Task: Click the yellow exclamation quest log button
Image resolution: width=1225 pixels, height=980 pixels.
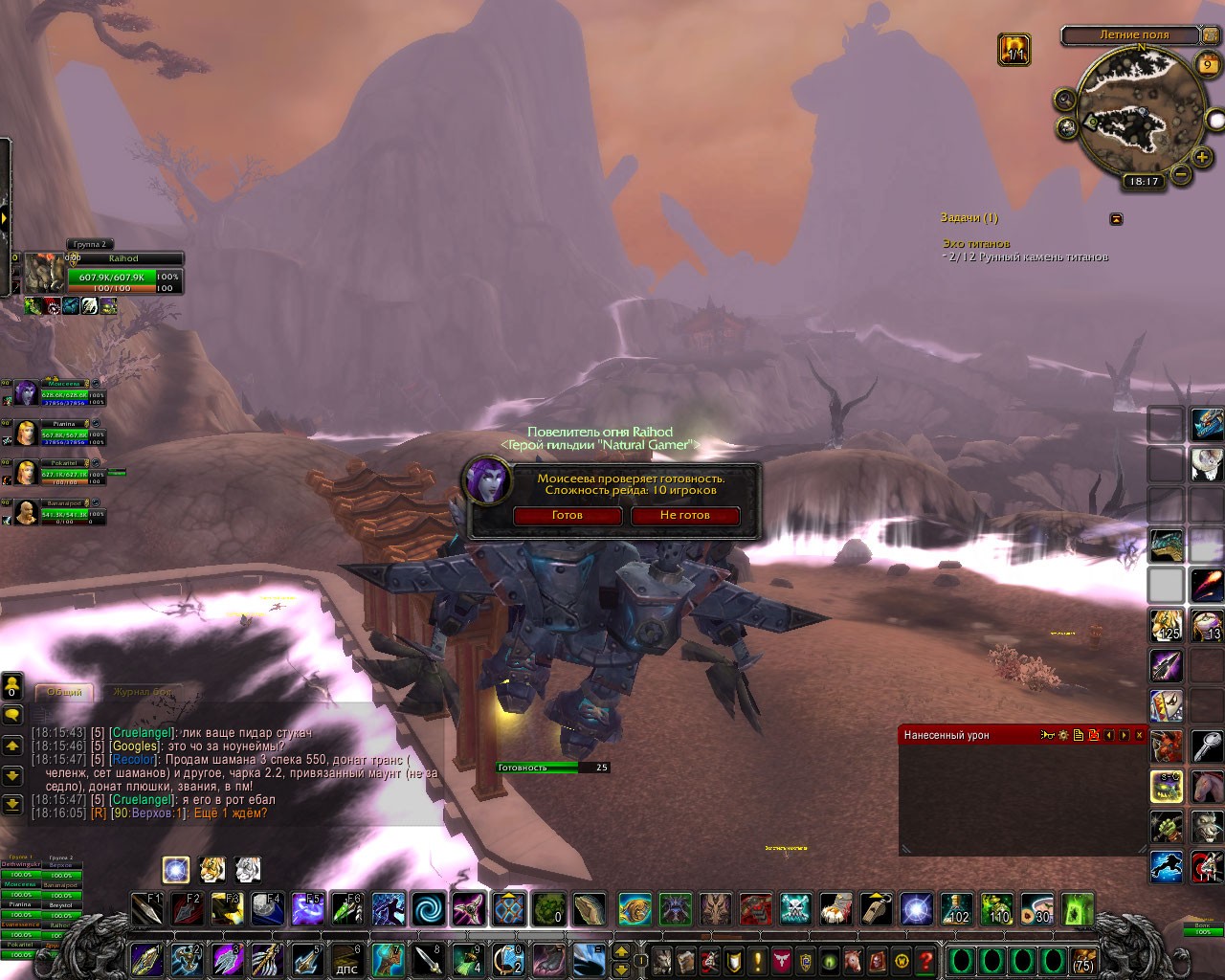Action: (758, 960)
